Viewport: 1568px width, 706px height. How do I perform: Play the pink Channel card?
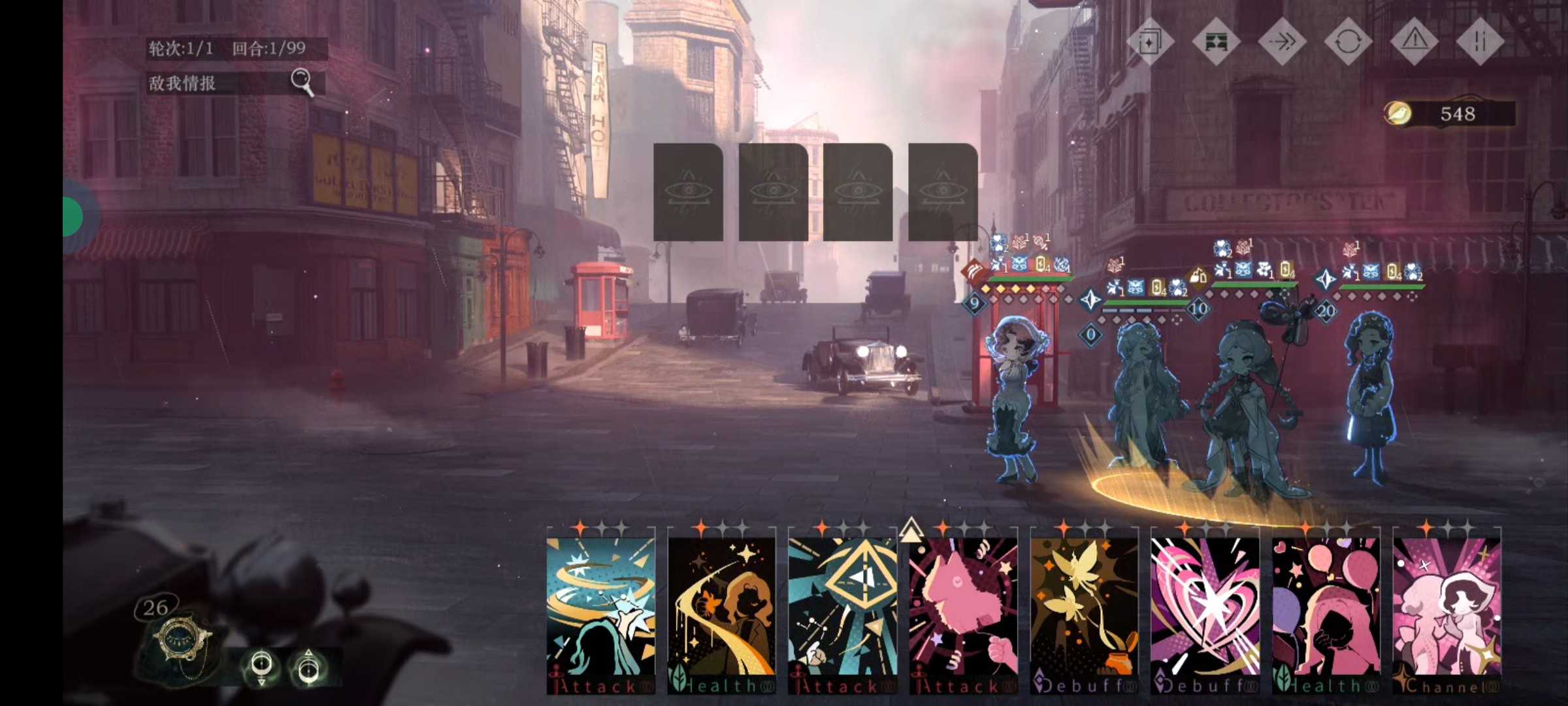[1446, 608]
